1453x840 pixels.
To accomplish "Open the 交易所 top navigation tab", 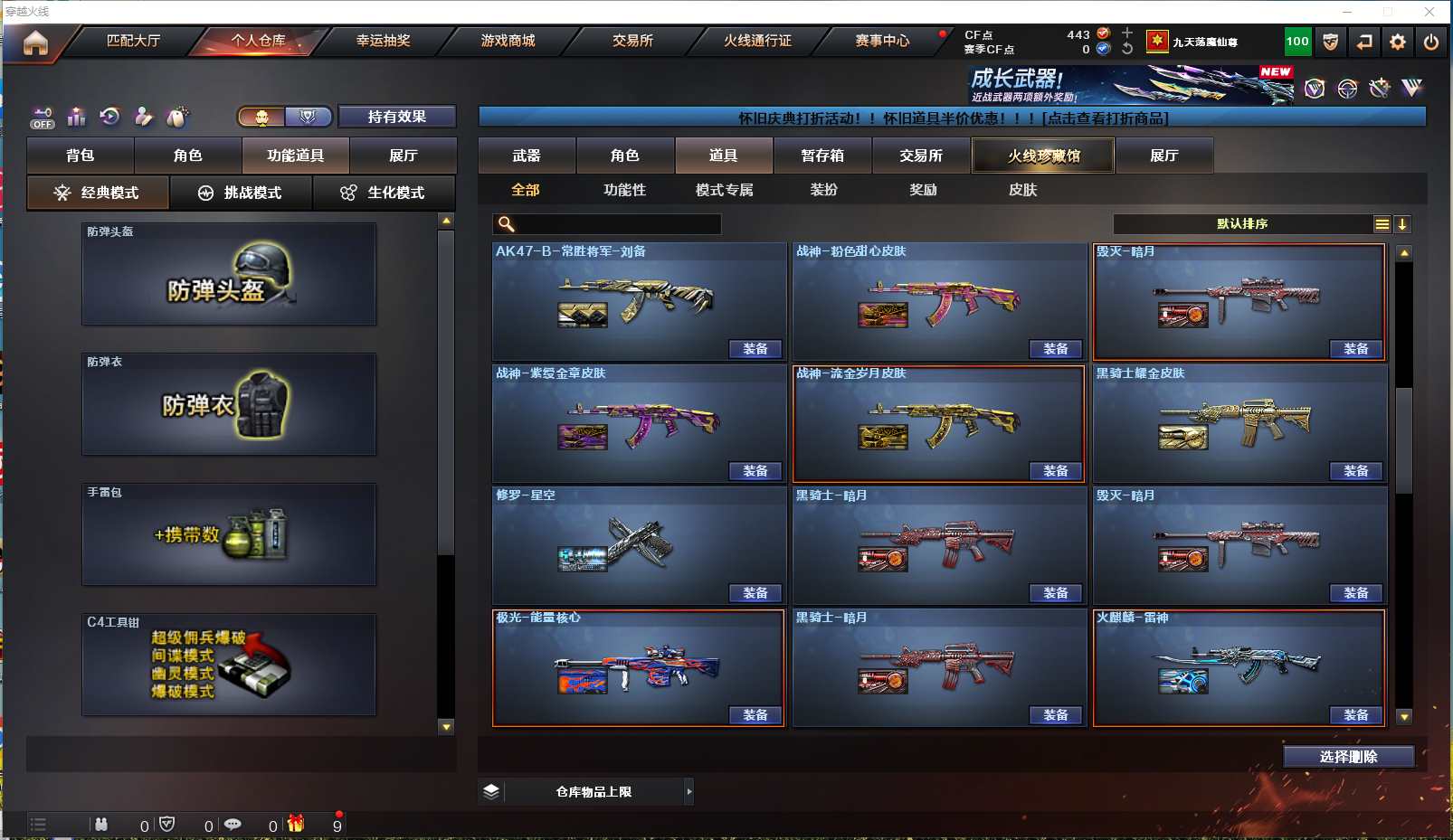I will [632, 41].
